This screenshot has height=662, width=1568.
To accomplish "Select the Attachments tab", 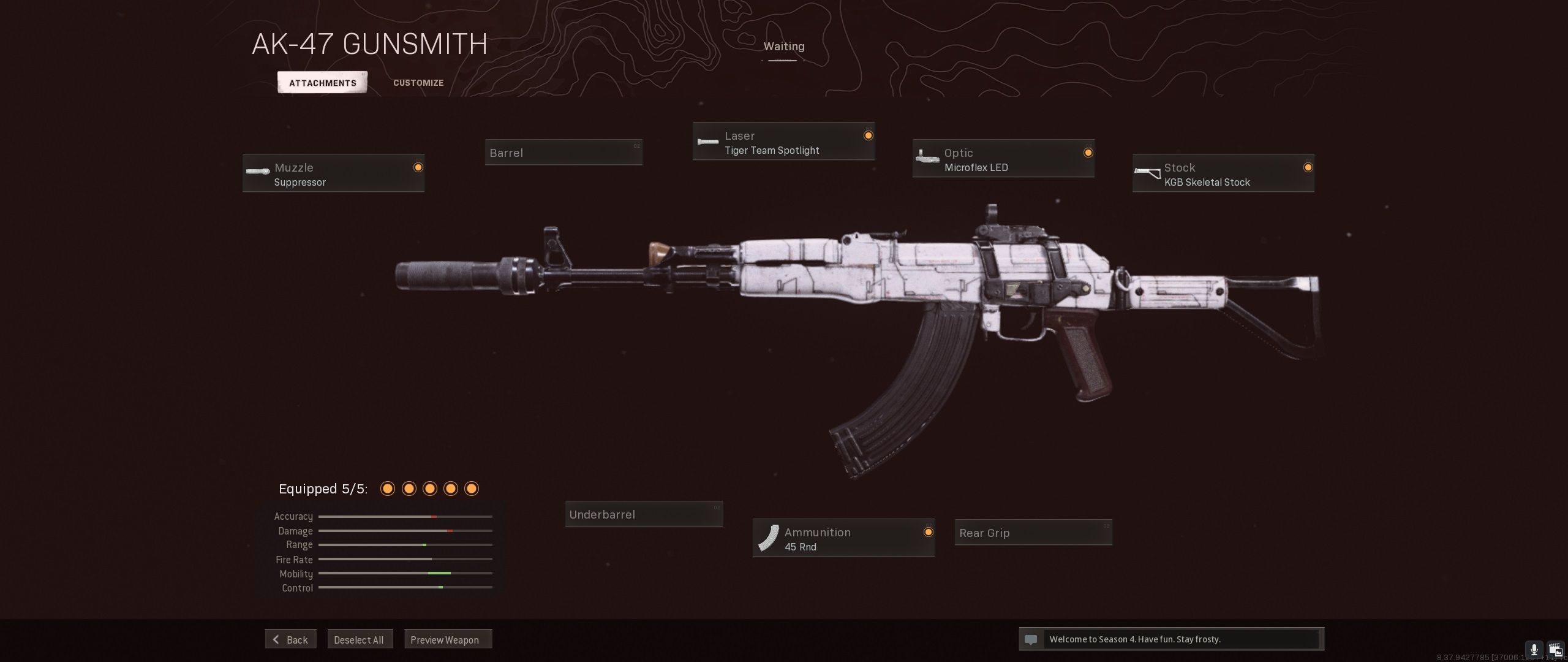I will 322,82.
